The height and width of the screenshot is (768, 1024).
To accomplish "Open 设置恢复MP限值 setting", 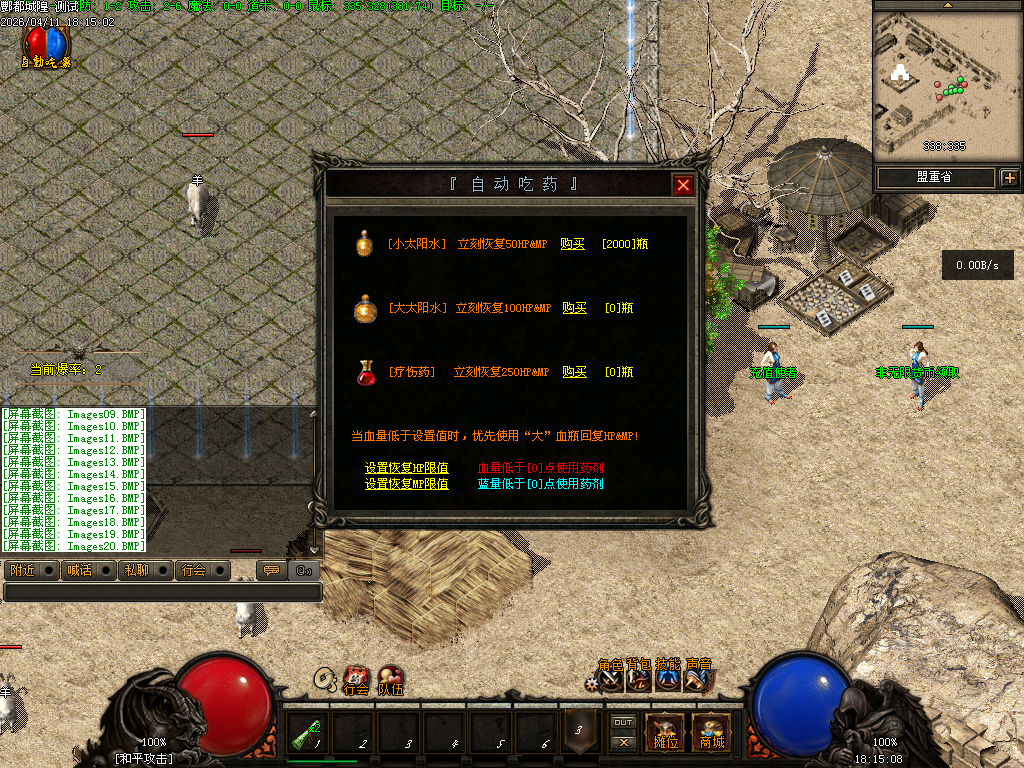I will point(406,484).
